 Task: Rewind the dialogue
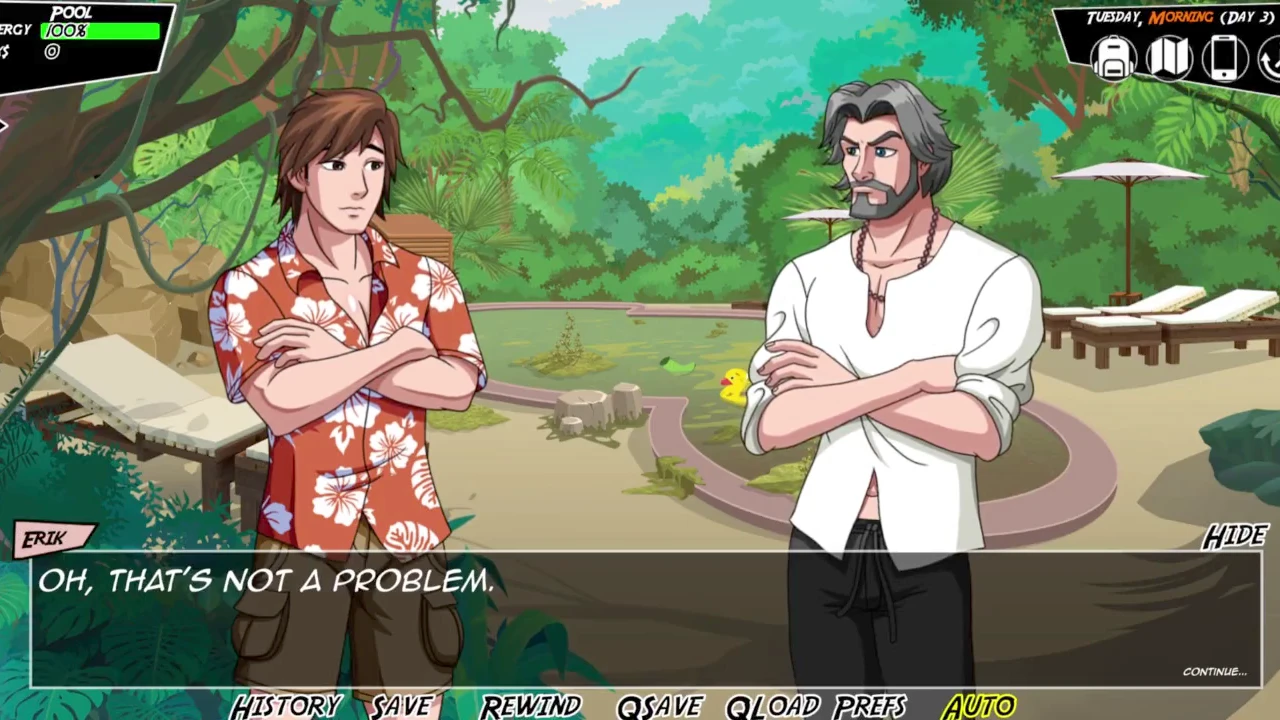click(x=530, y=706)
